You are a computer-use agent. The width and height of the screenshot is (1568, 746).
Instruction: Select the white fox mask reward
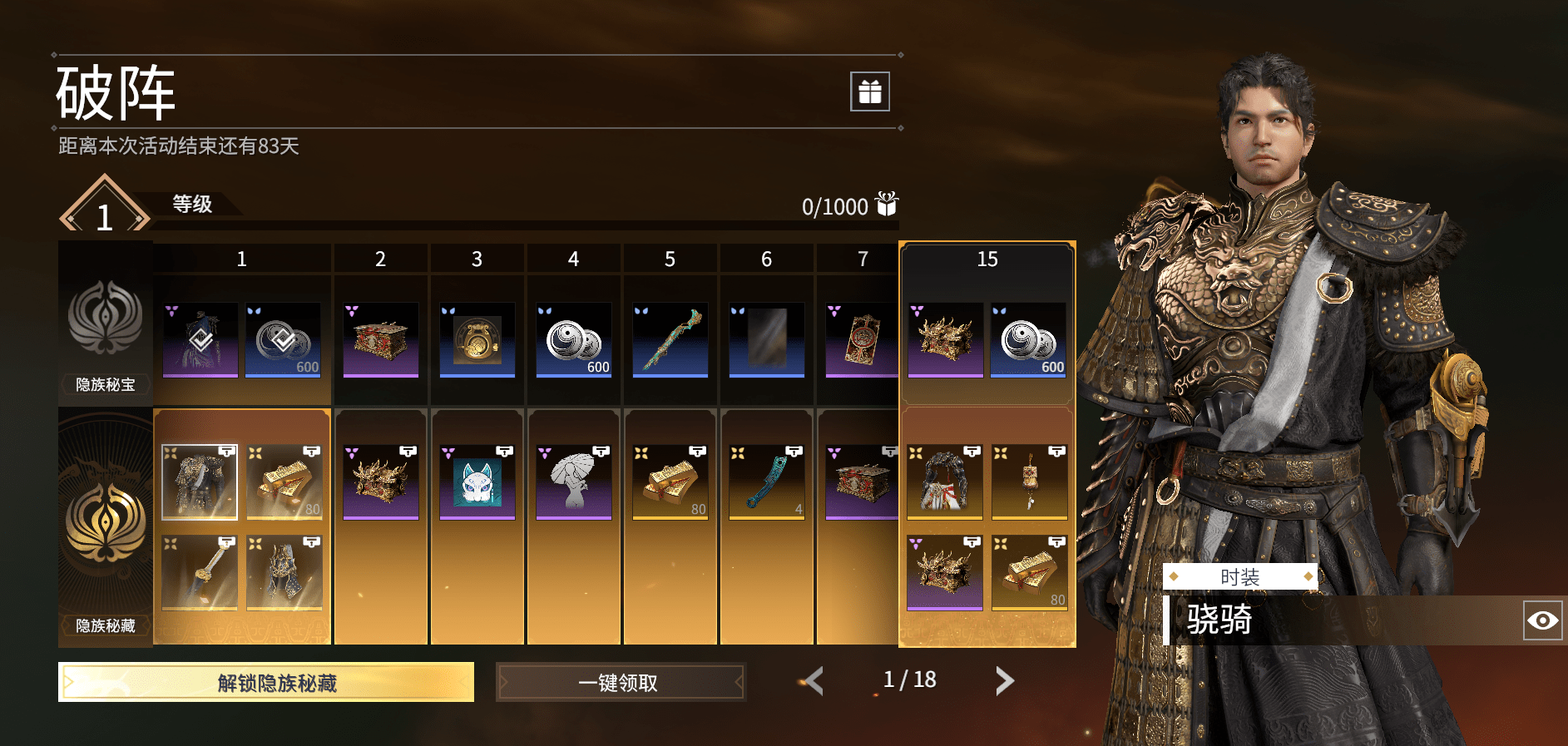[x=477, y=482]
